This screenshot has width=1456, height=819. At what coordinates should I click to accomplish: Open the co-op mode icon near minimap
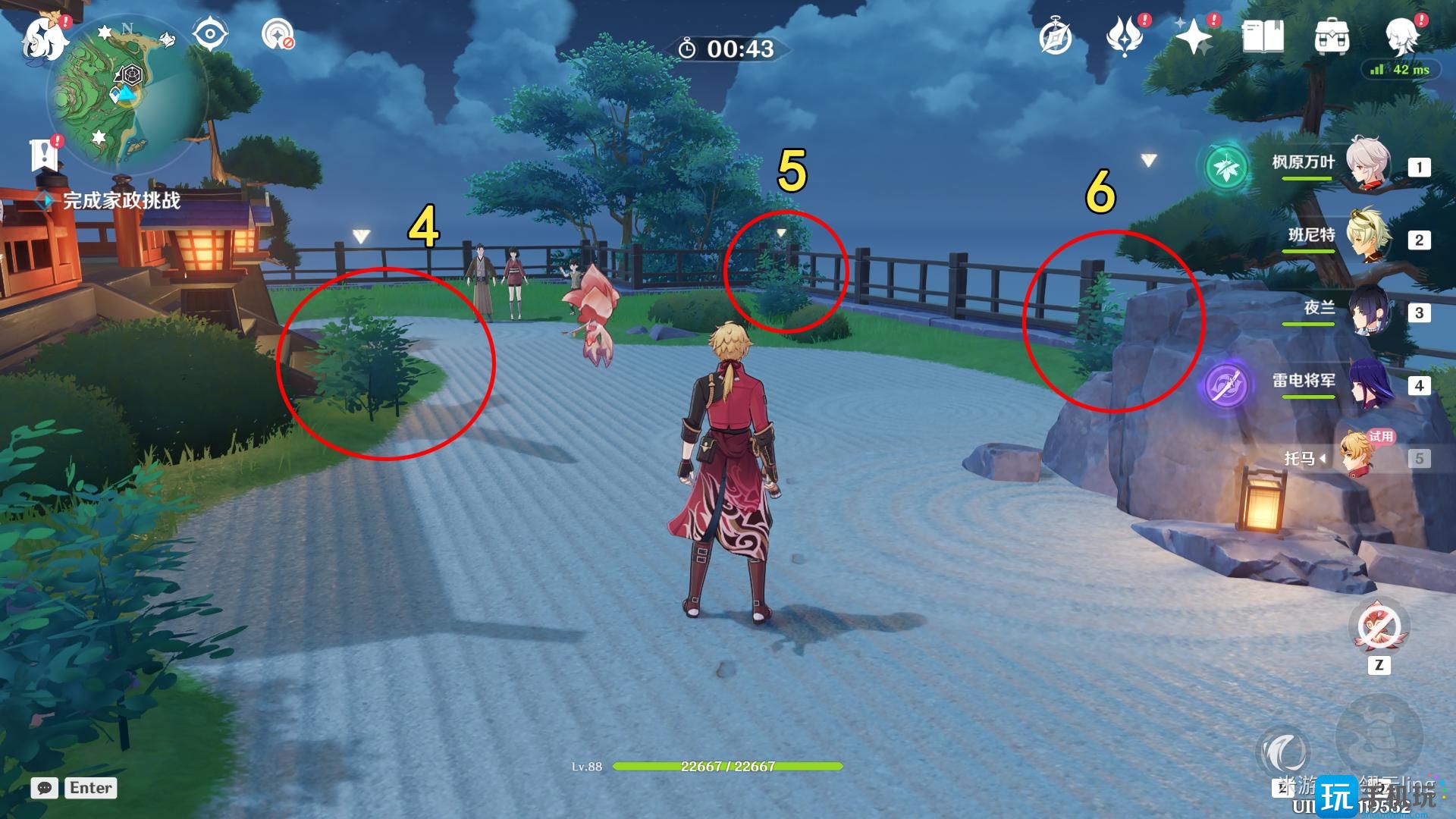click(278, 35)
